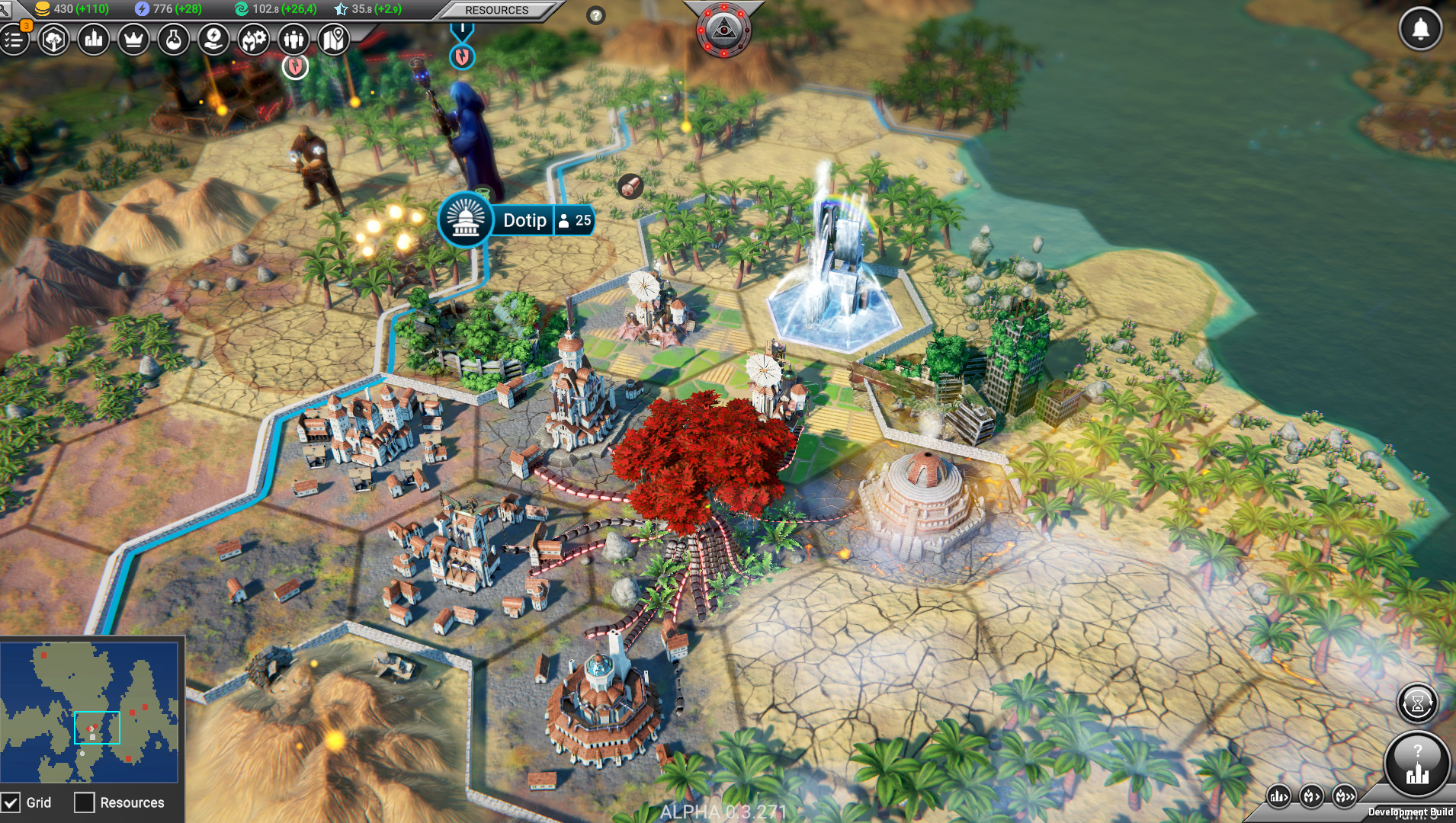The width and height of the screenshot is (1456, 823).
Task: Open help via the question mark icon
Action: (x=596, y=15)
